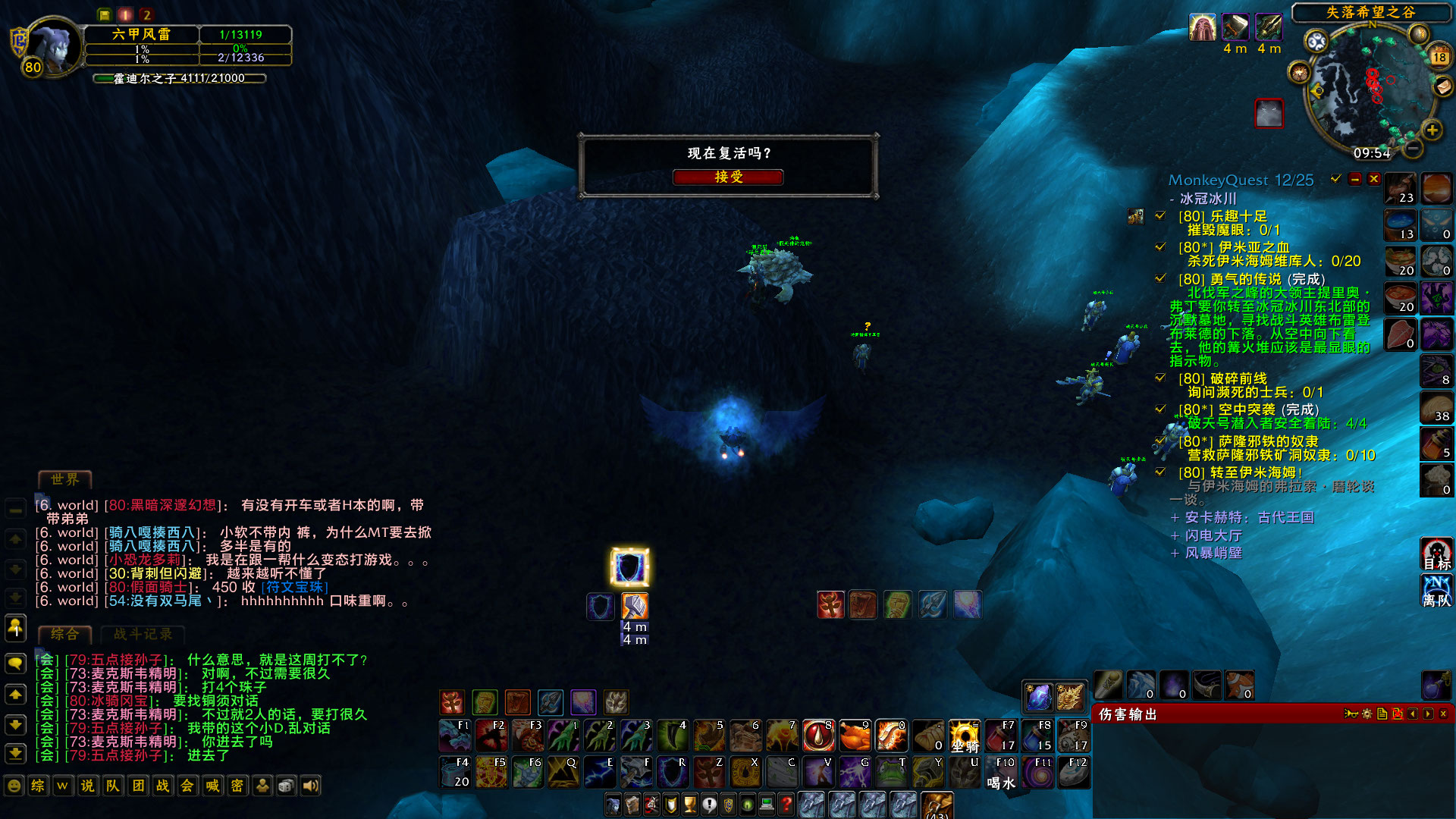Click the dice roll icon on the chat bar
This screenshot has width=1456, height=819.
pos(286,786)
